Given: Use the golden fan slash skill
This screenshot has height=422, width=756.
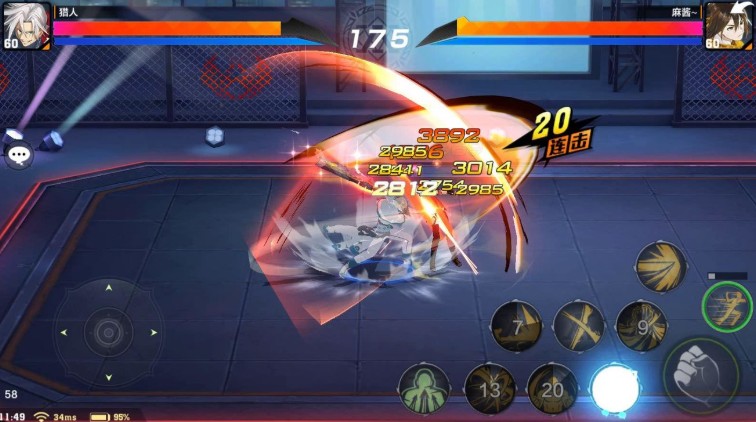Looking at the screenshot, I should tap(660, 266).
